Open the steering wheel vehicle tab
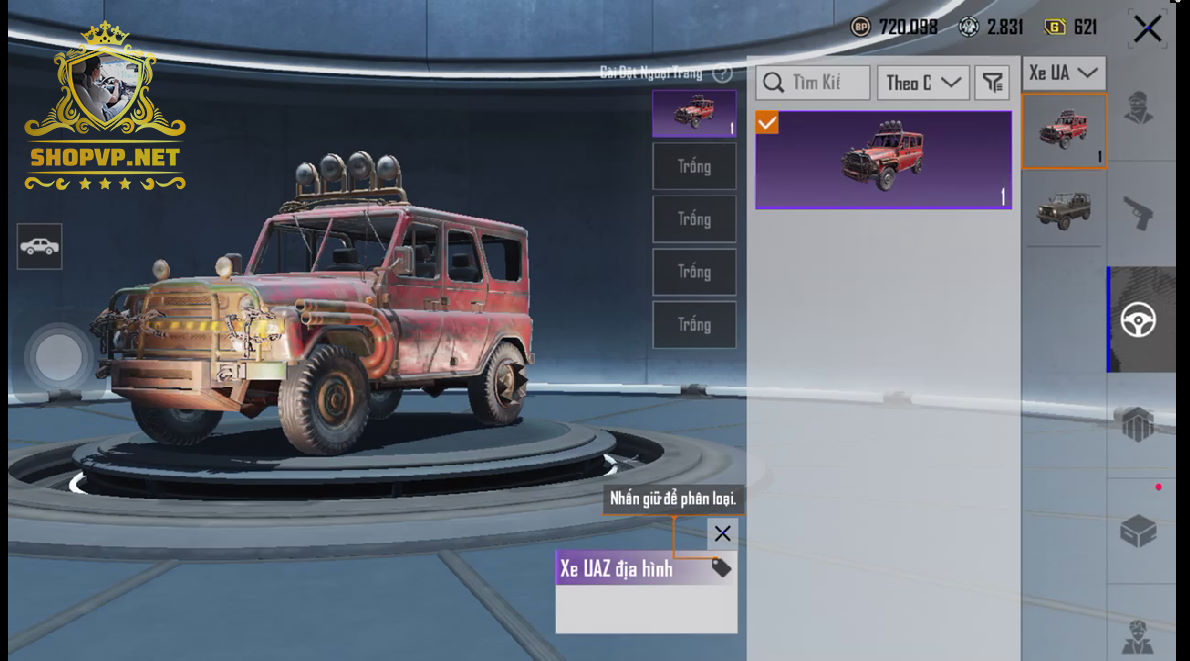This screenshot has width=1190, height=661. 1139,320
